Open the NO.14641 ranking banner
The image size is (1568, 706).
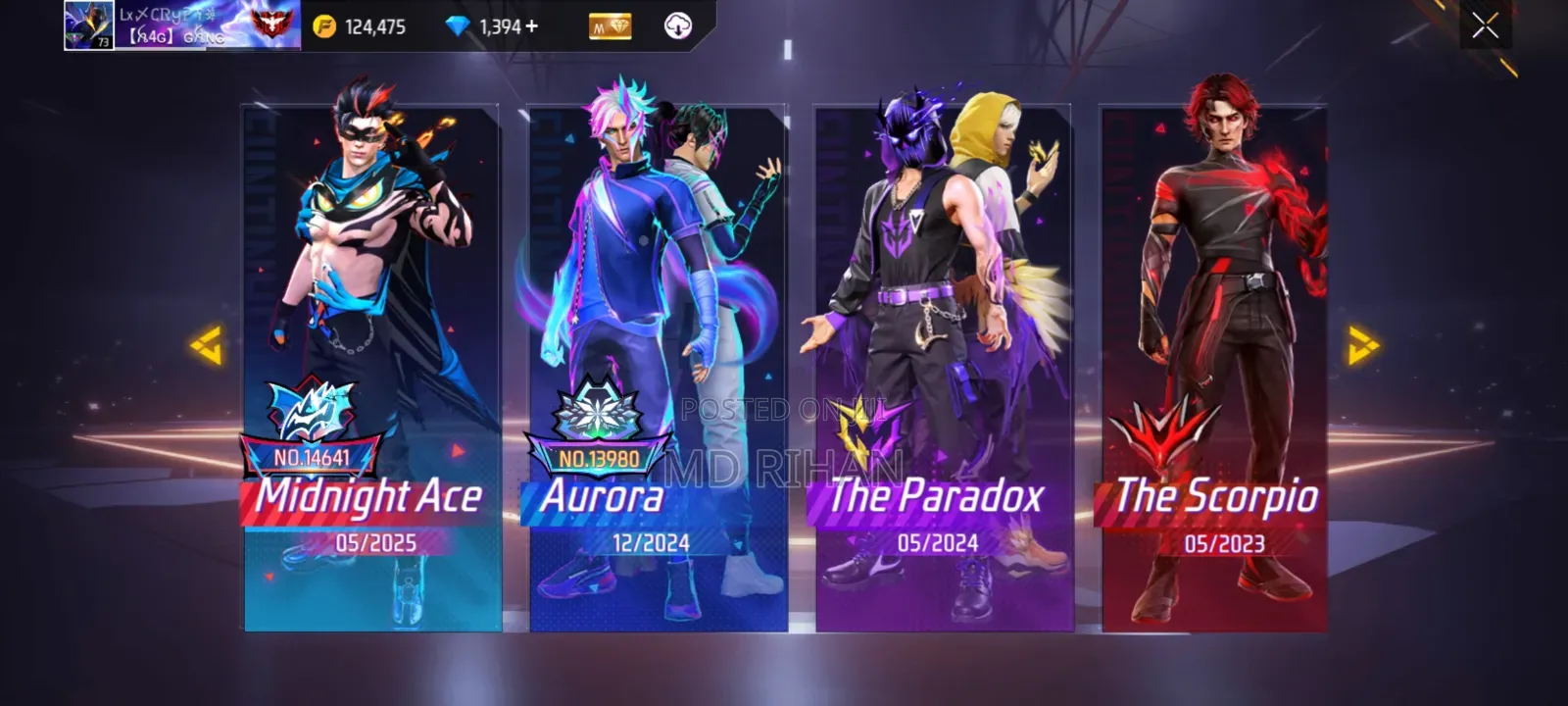pyautogui.click(x=311, y=454)
